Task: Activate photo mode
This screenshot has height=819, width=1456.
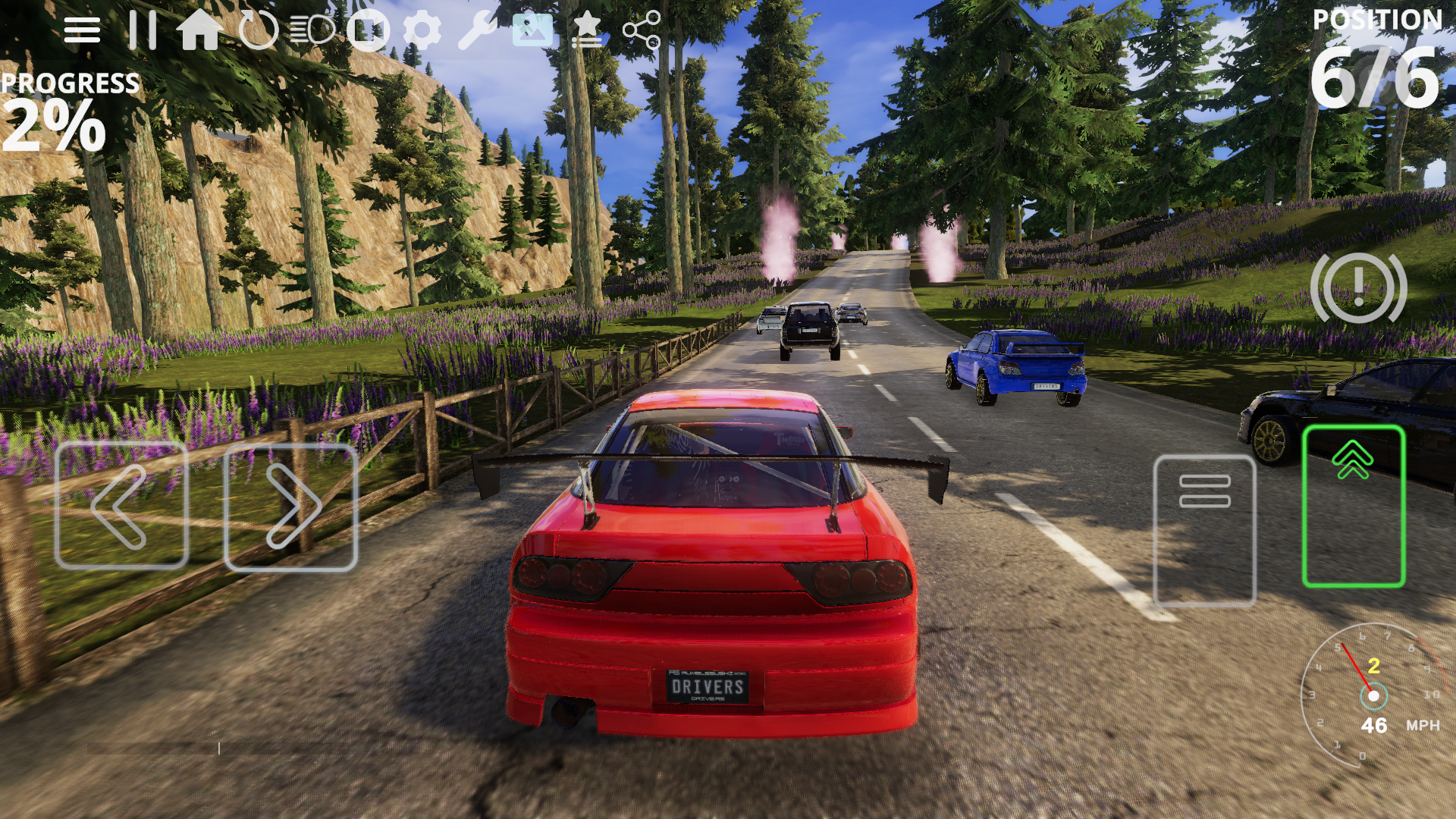Action: (535, 30)
